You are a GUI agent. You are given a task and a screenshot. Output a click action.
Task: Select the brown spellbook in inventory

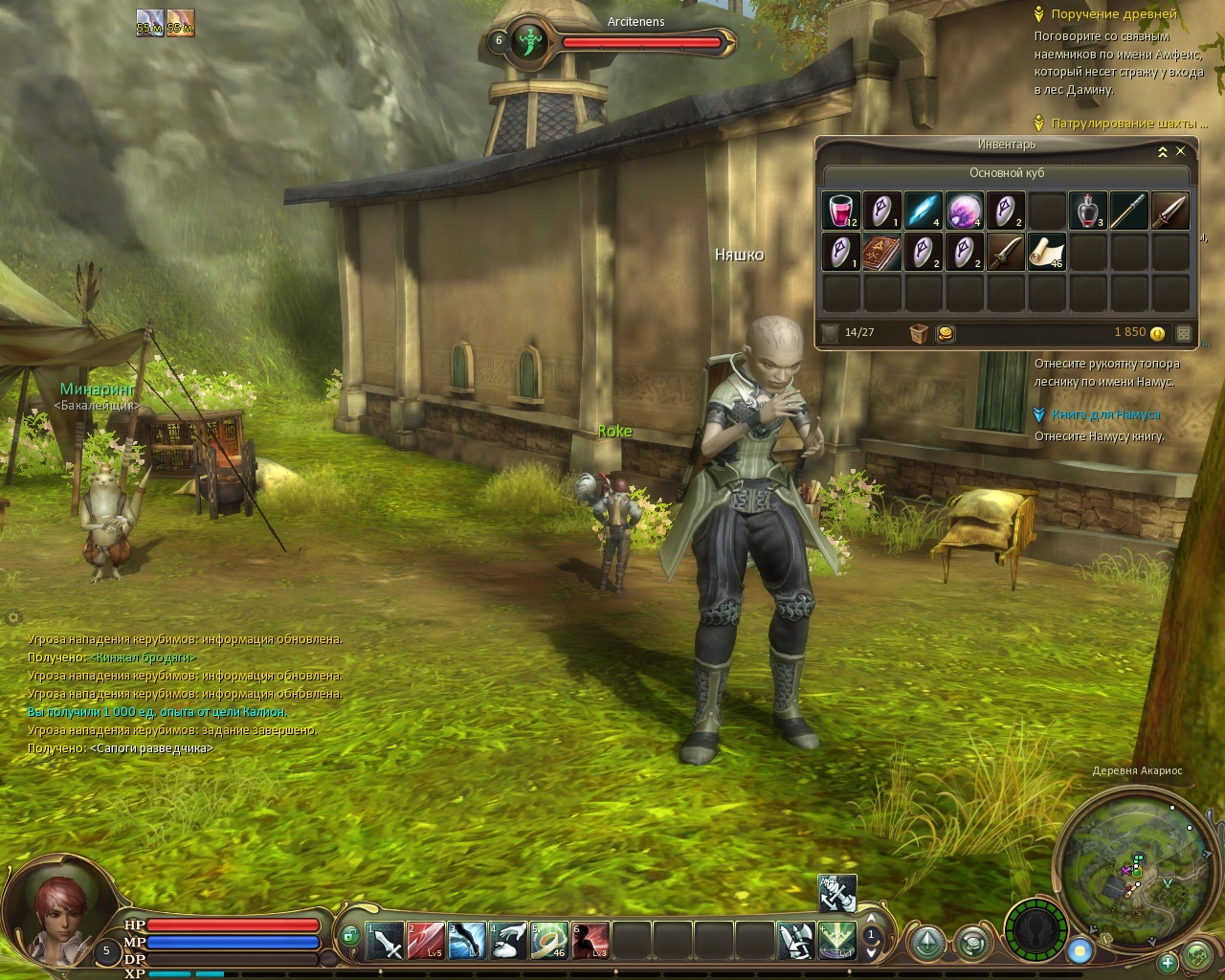(881, 252)
